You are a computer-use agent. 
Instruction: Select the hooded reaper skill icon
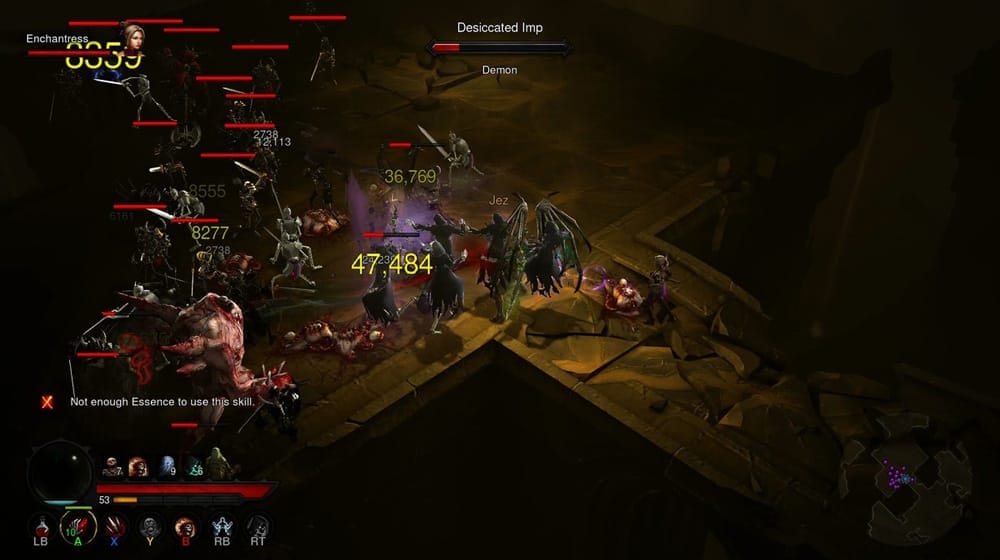tap(258, 525)
